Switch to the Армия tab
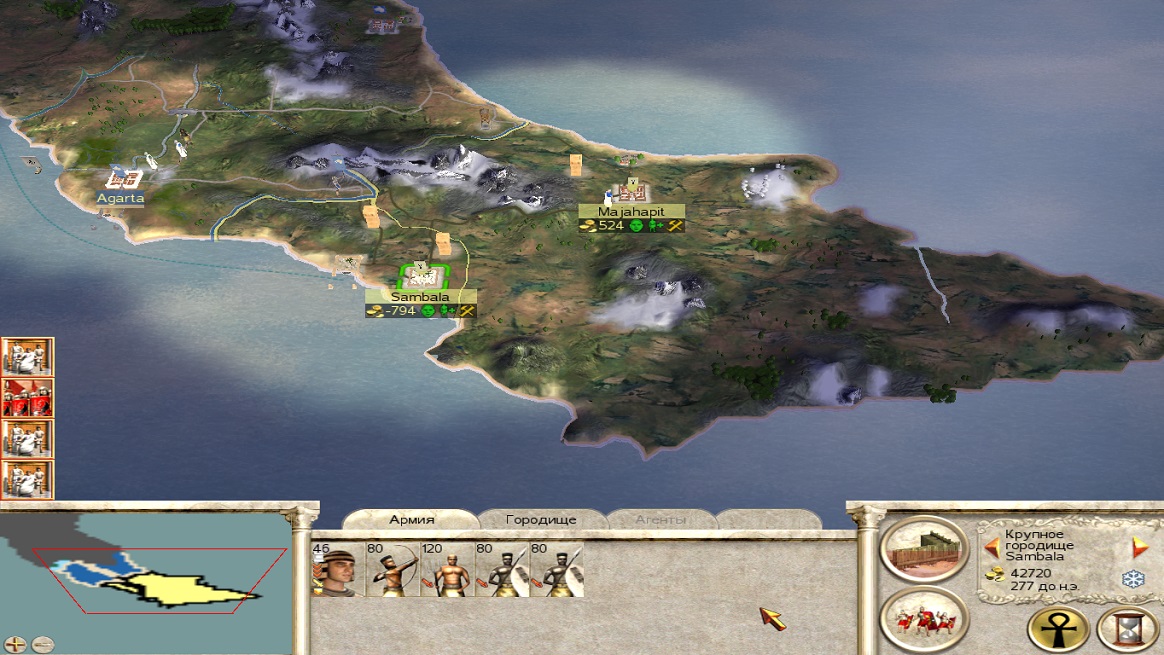Viewport: 1164px width, 655px height. [411, 520]
